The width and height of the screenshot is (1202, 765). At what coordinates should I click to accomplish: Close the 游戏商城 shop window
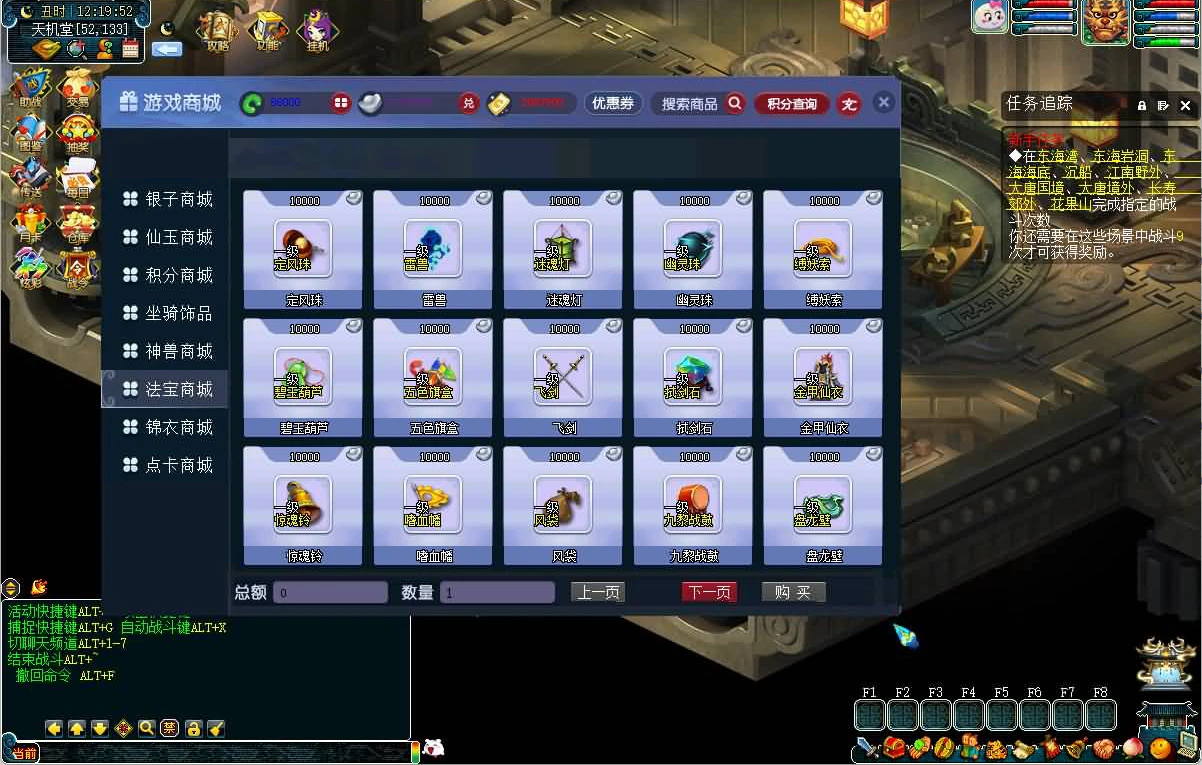coord(883,102)
